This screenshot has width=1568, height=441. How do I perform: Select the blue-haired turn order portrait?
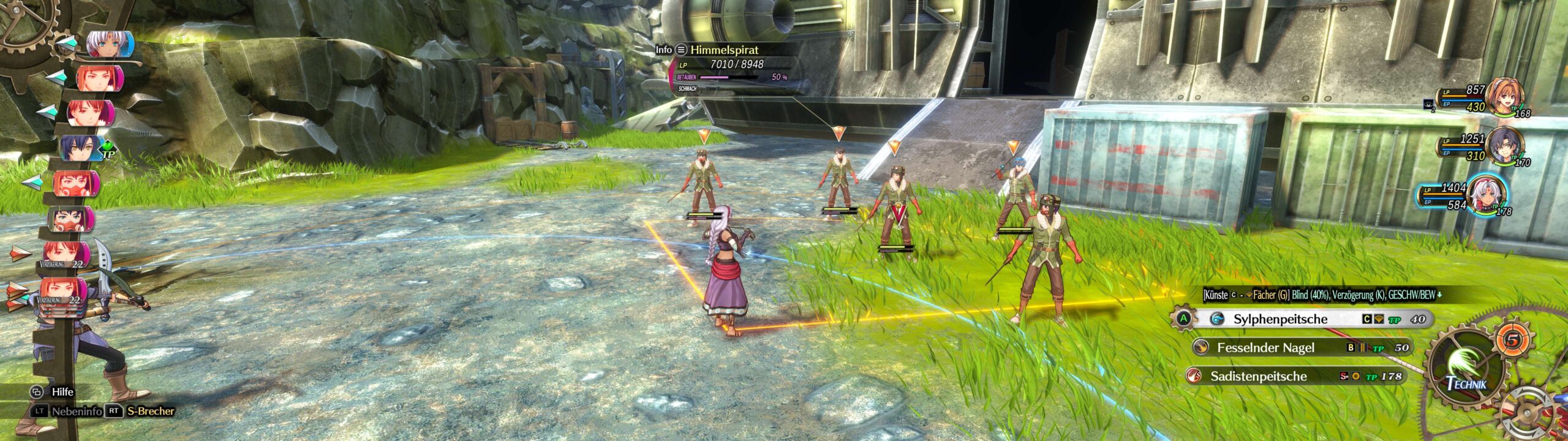[x=81, y=148]
